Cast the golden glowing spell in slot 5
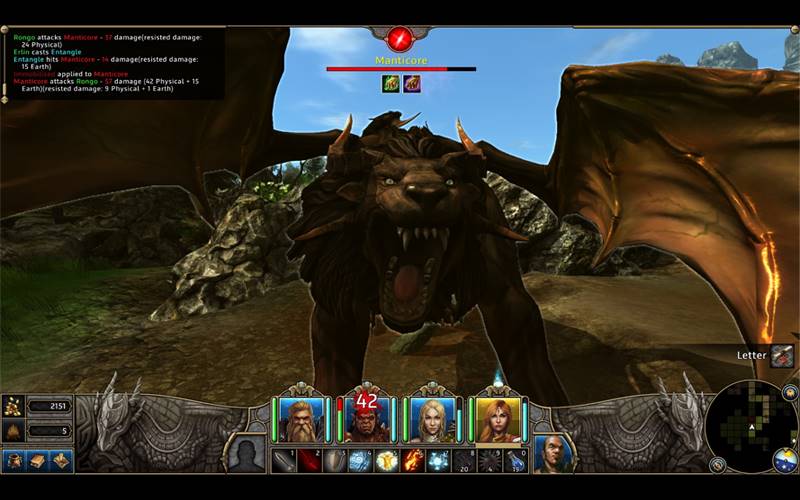Image resolution: width=800 pixels, height=500 pixels. pos(387,460)
